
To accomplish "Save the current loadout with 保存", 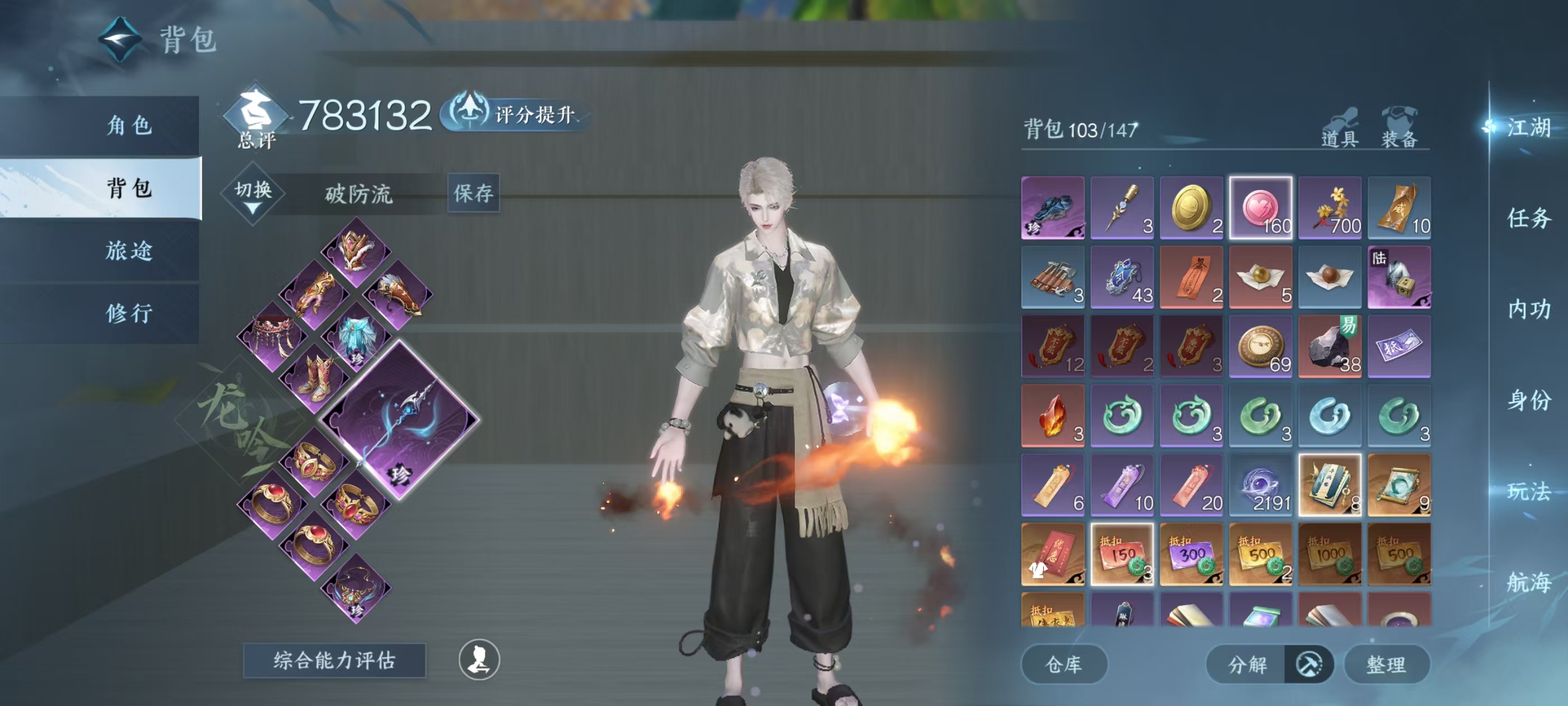I will (x=473, y=193).
